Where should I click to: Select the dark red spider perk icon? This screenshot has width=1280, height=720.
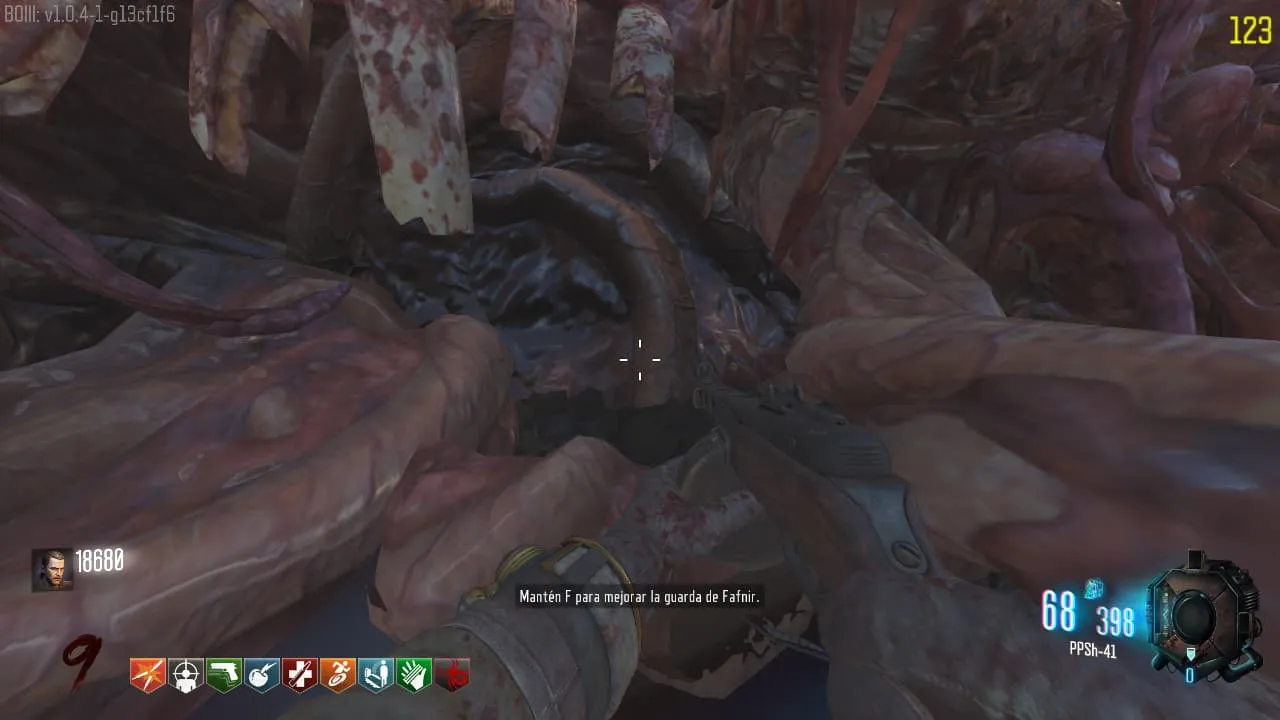pos(451,675)
